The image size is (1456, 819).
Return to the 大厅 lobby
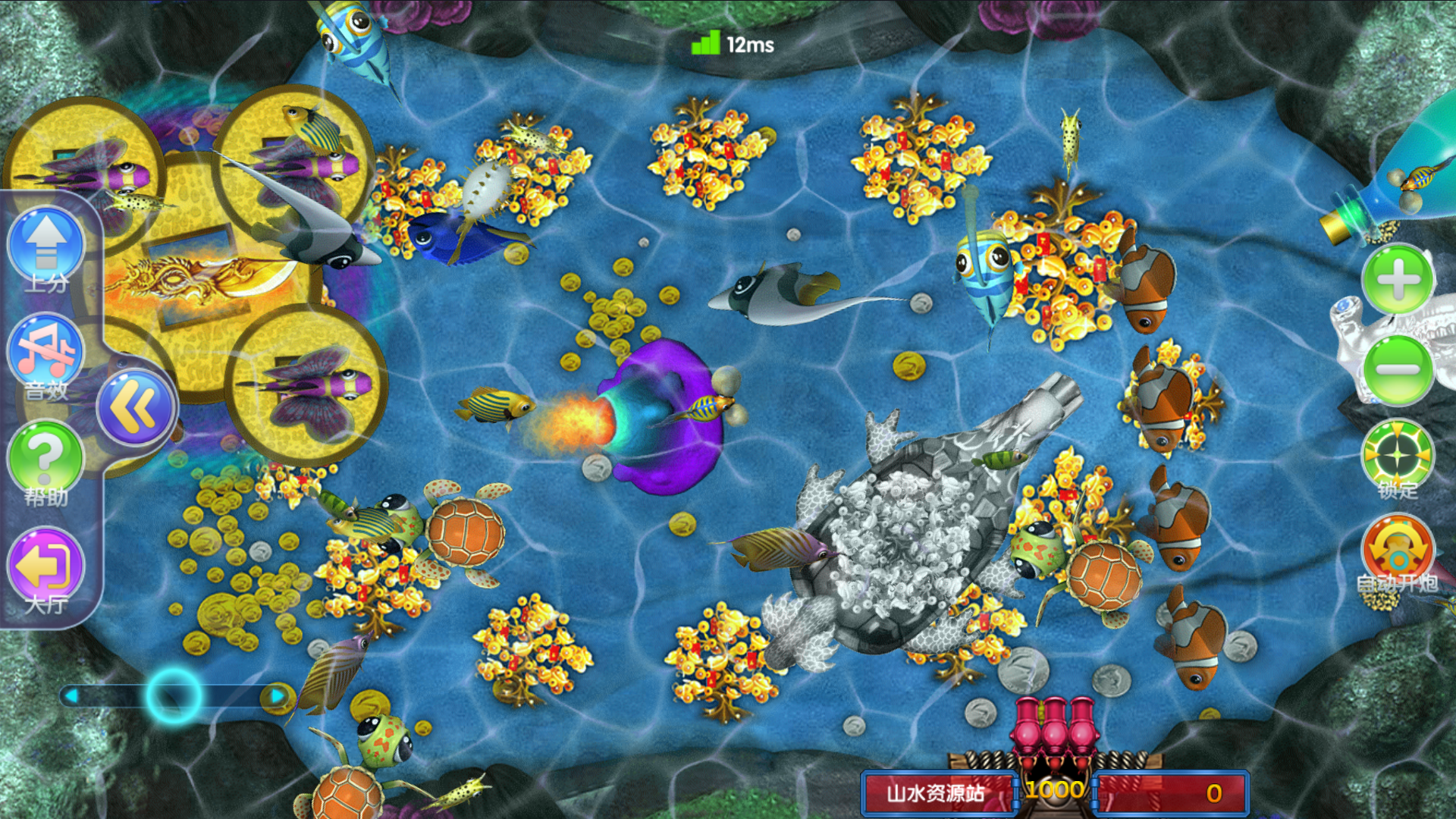45,566
